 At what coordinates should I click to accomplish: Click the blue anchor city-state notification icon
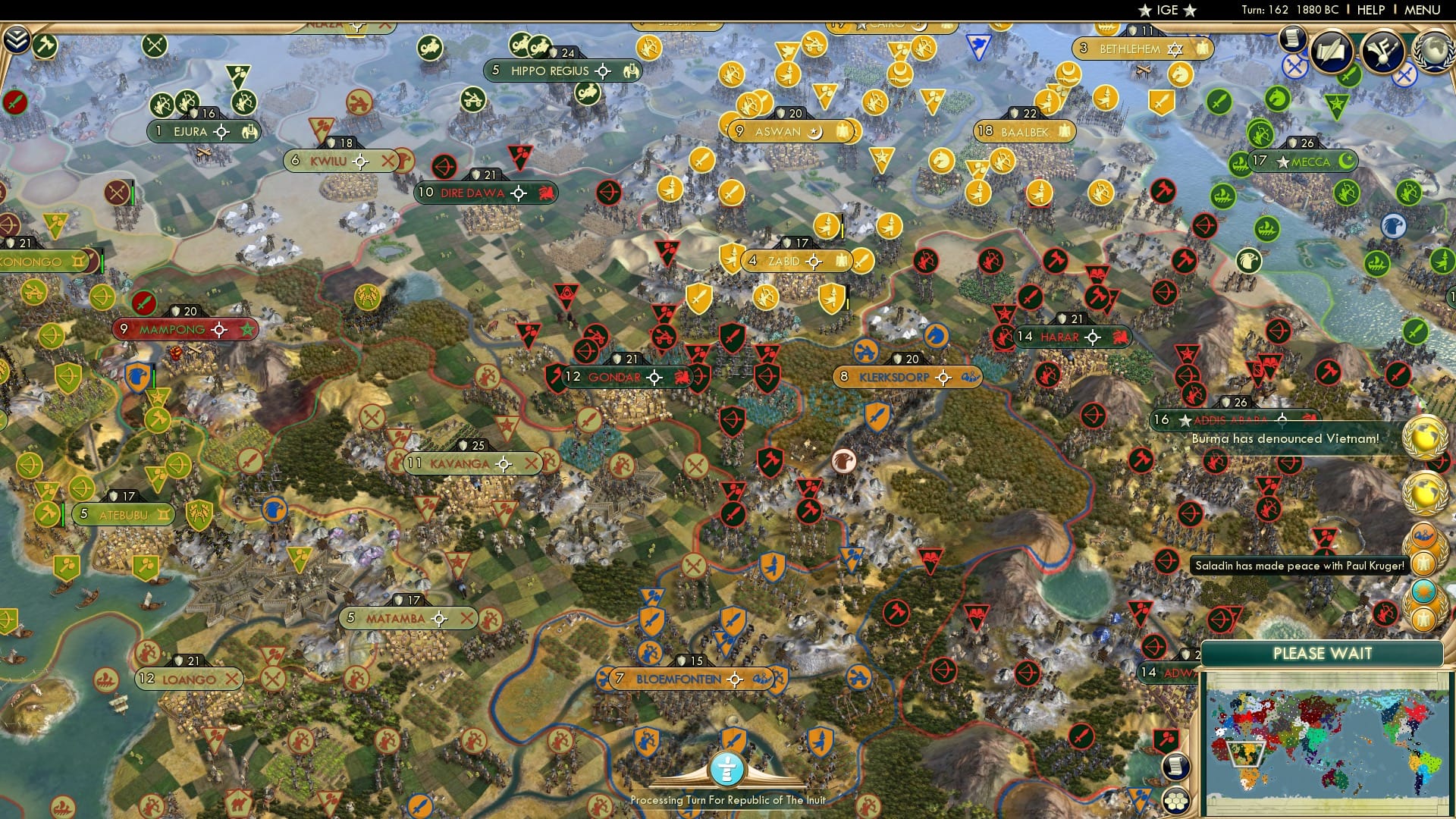[1423, 535]
